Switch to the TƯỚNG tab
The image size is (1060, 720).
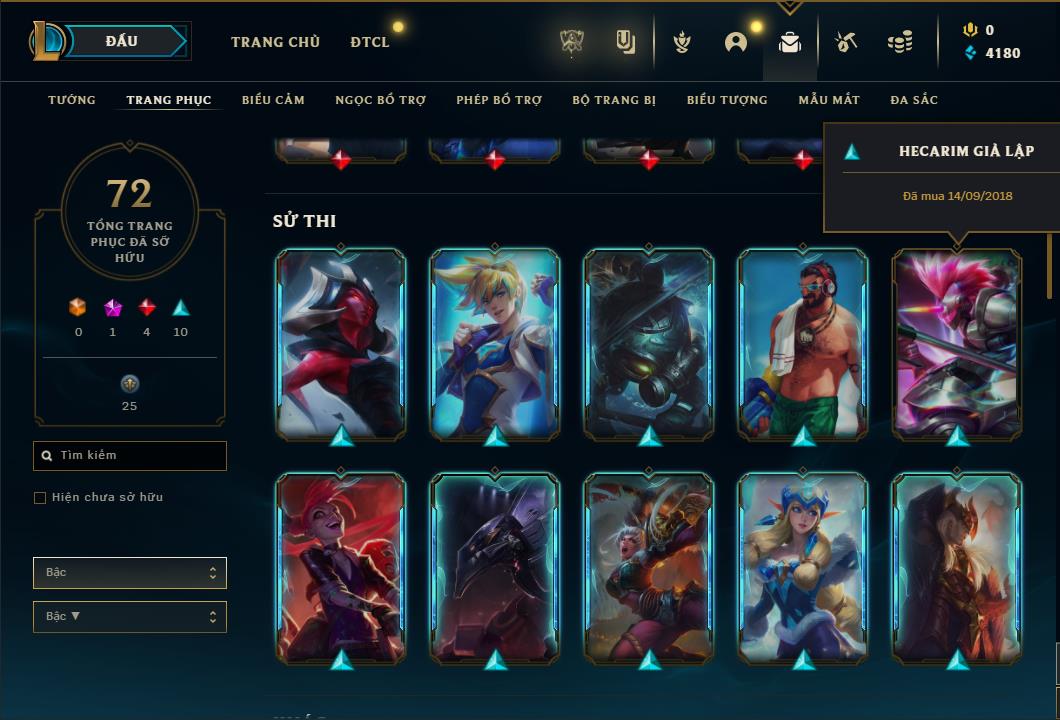tap(72, 100)
